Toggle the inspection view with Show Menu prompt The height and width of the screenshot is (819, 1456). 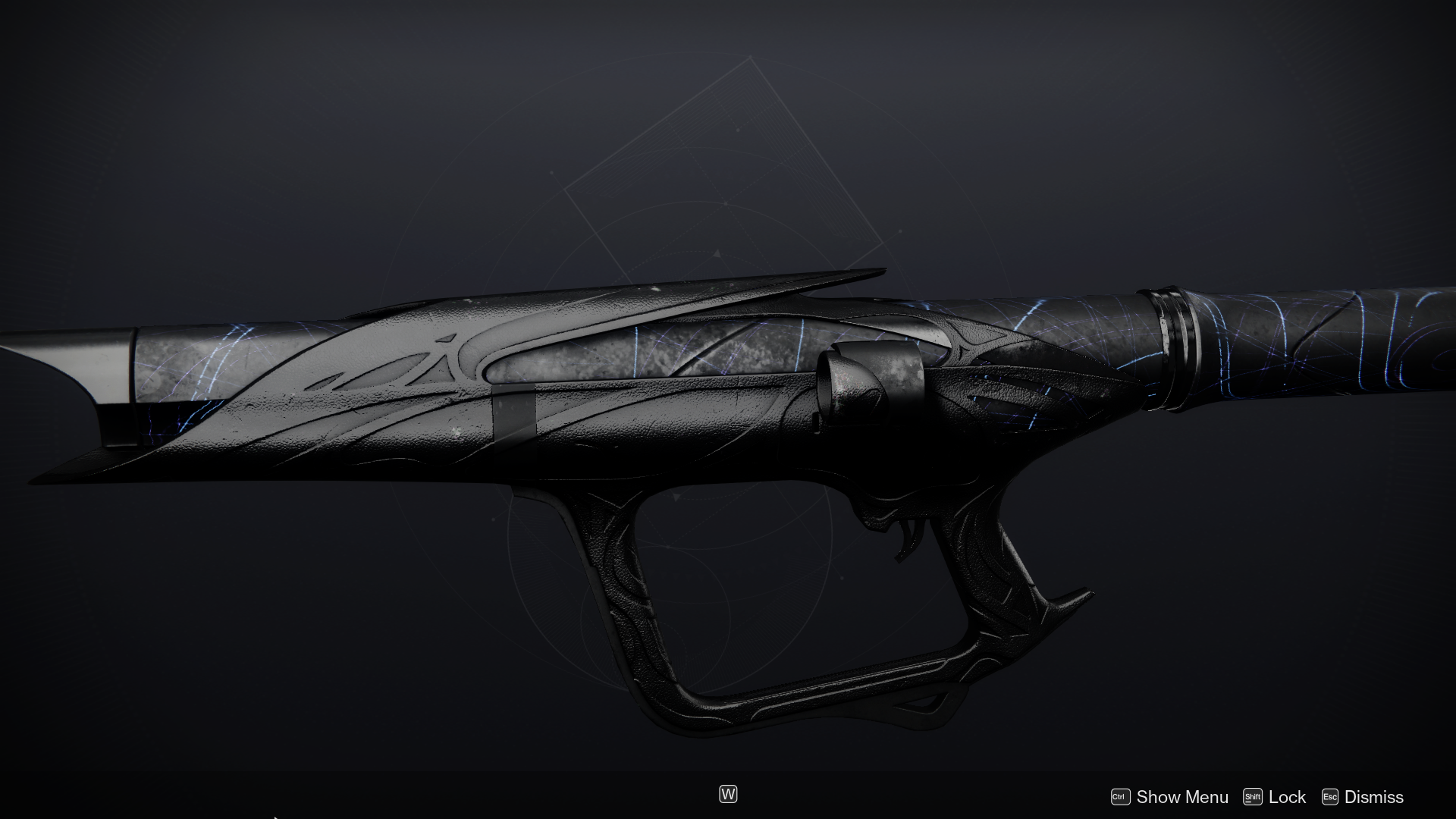(1183, 797)
